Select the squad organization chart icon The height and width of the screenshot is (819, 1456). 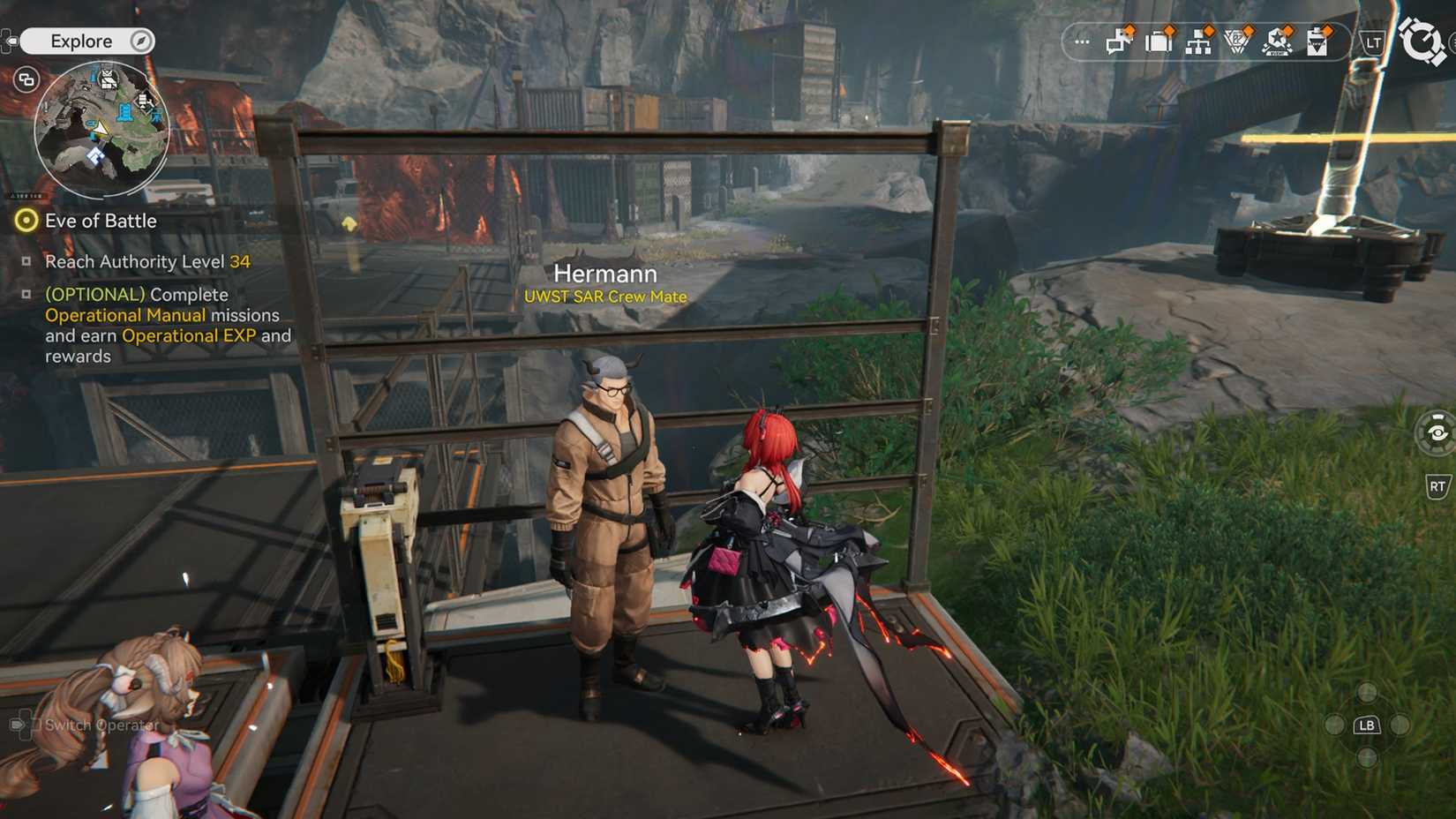[1198, 41]
